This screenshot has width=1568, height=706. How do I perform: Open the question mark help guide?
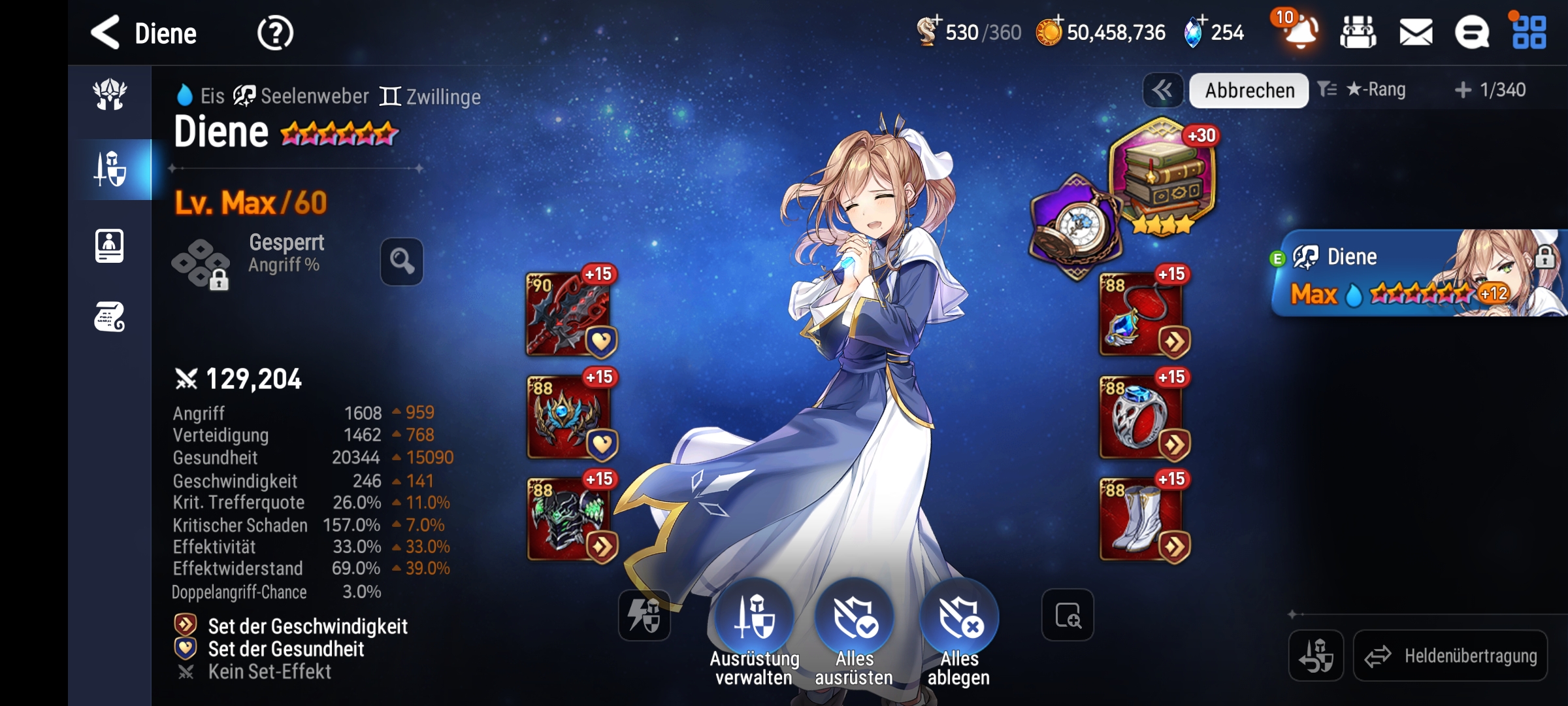pos(275,33)
